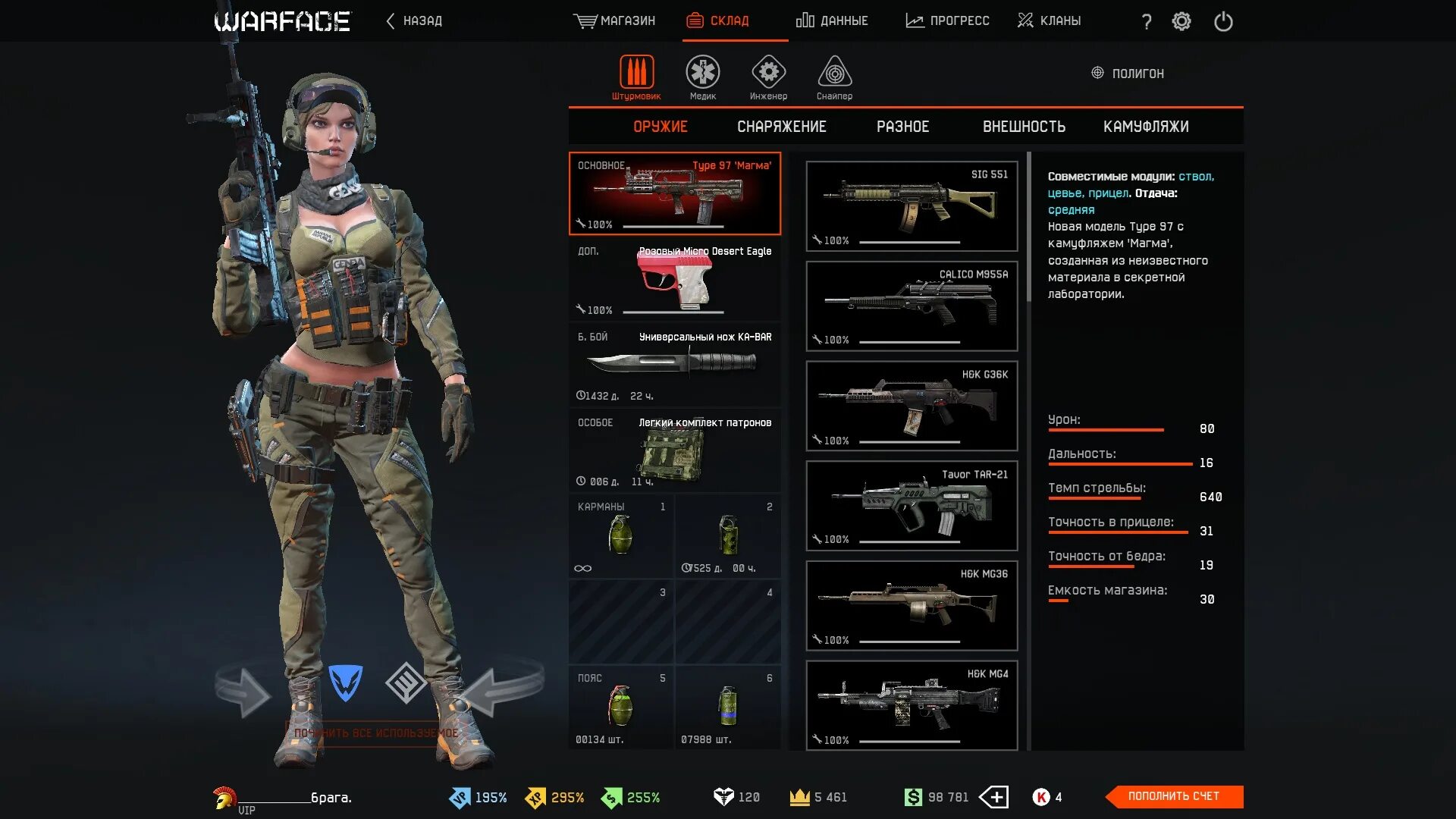The width and height of the screenshot is (1456, 819).
Task: Open the КАМУФЛЯЖИ tab
Action: click(1146, 127)
